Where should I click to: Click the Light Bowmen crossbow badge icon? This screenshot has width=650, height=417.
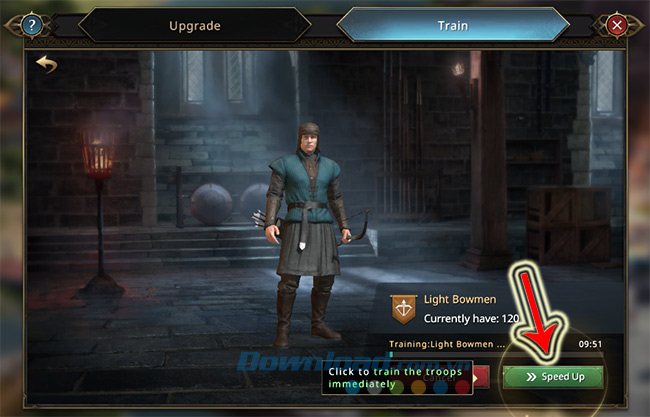tap(404, 307)
